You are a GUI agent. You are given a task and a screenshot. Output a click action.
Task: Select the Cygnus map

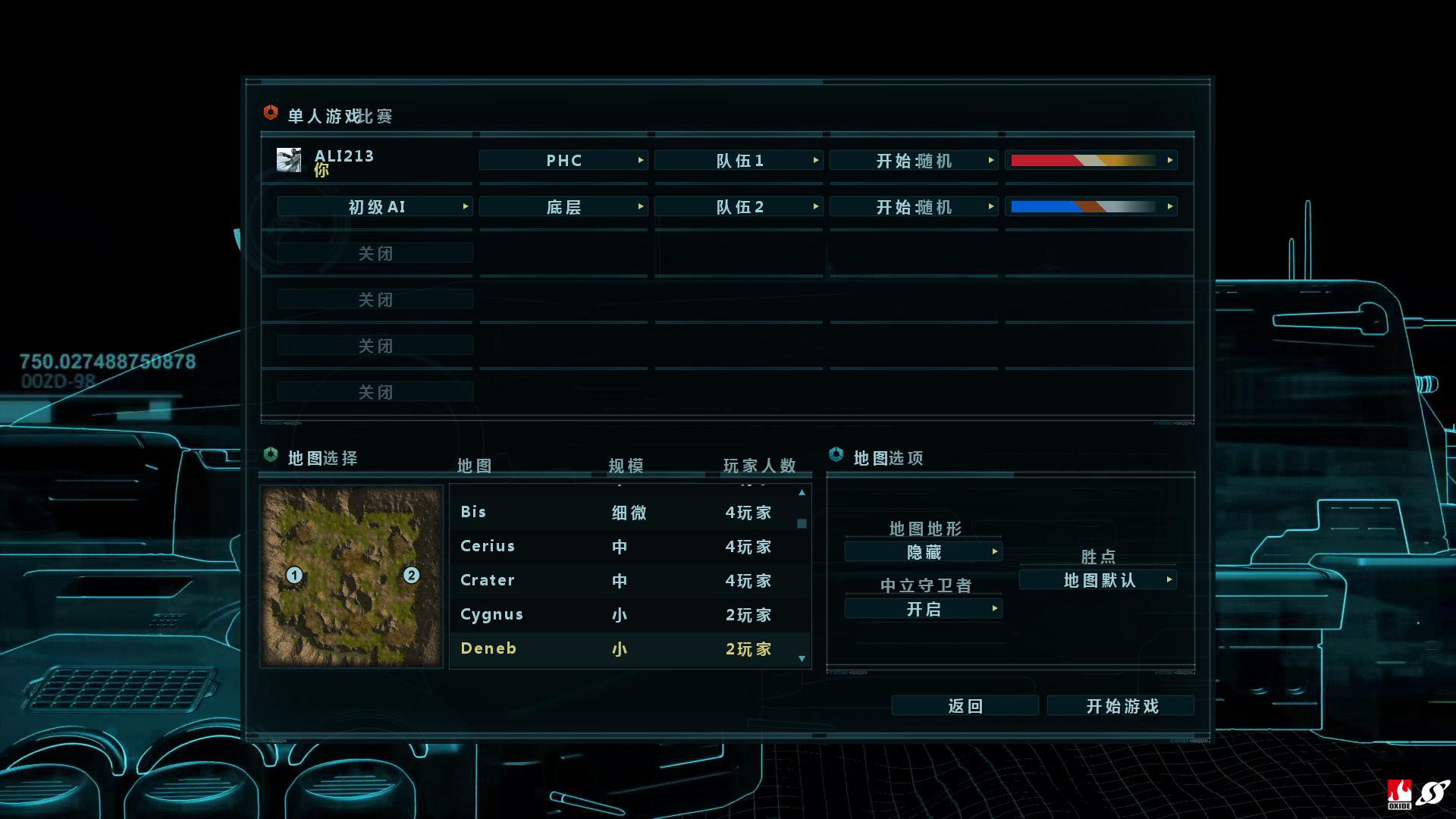pos(629,615)
